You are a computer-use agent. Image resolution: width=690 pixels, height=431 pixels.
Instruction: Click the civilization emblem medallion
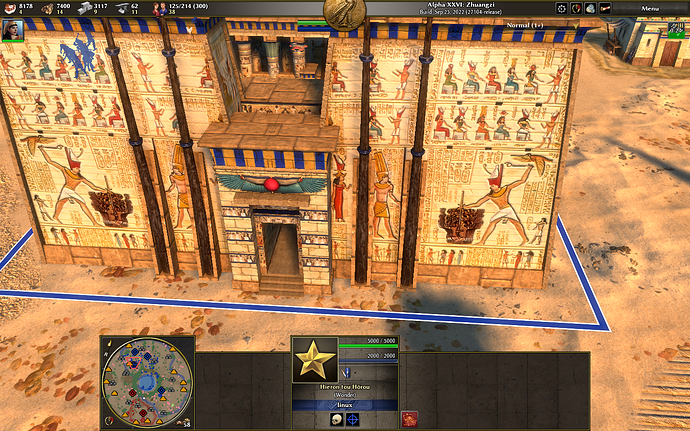click(344, 11)
